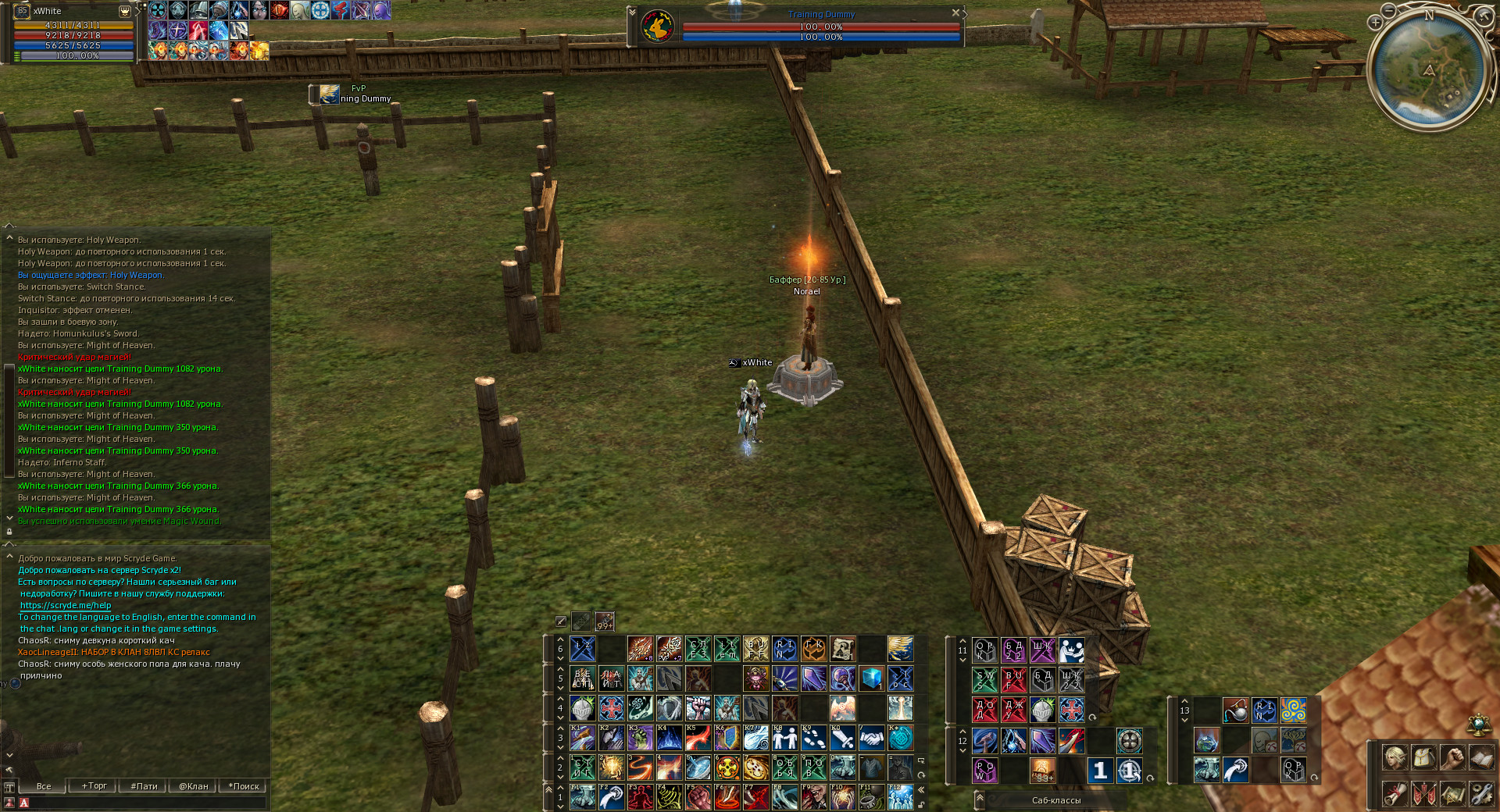Use the treasure chest 99+ item
This screenshot has width=1500, height=812.
click(1042, 770)
